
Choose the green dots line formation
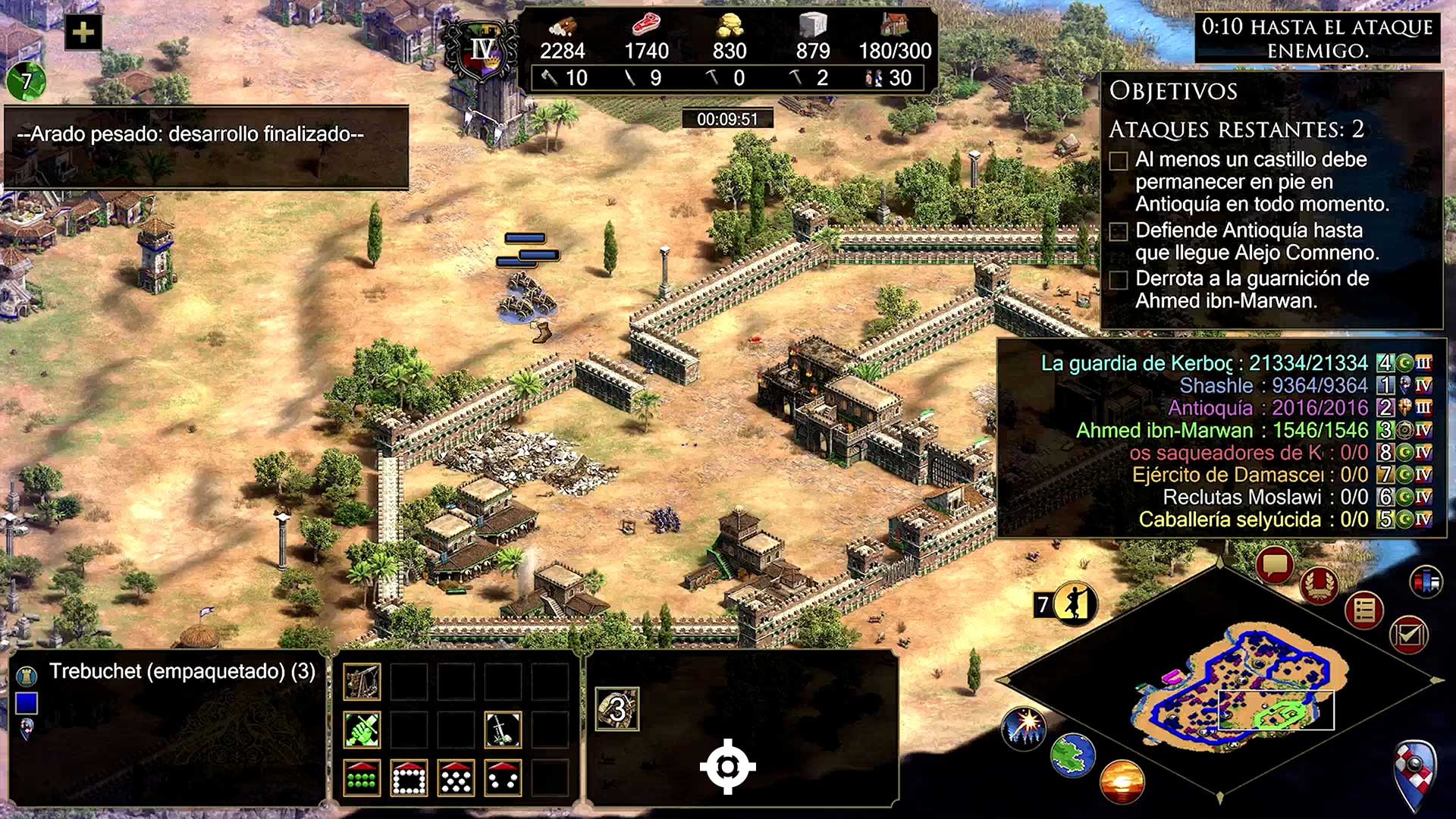point(362,777)
